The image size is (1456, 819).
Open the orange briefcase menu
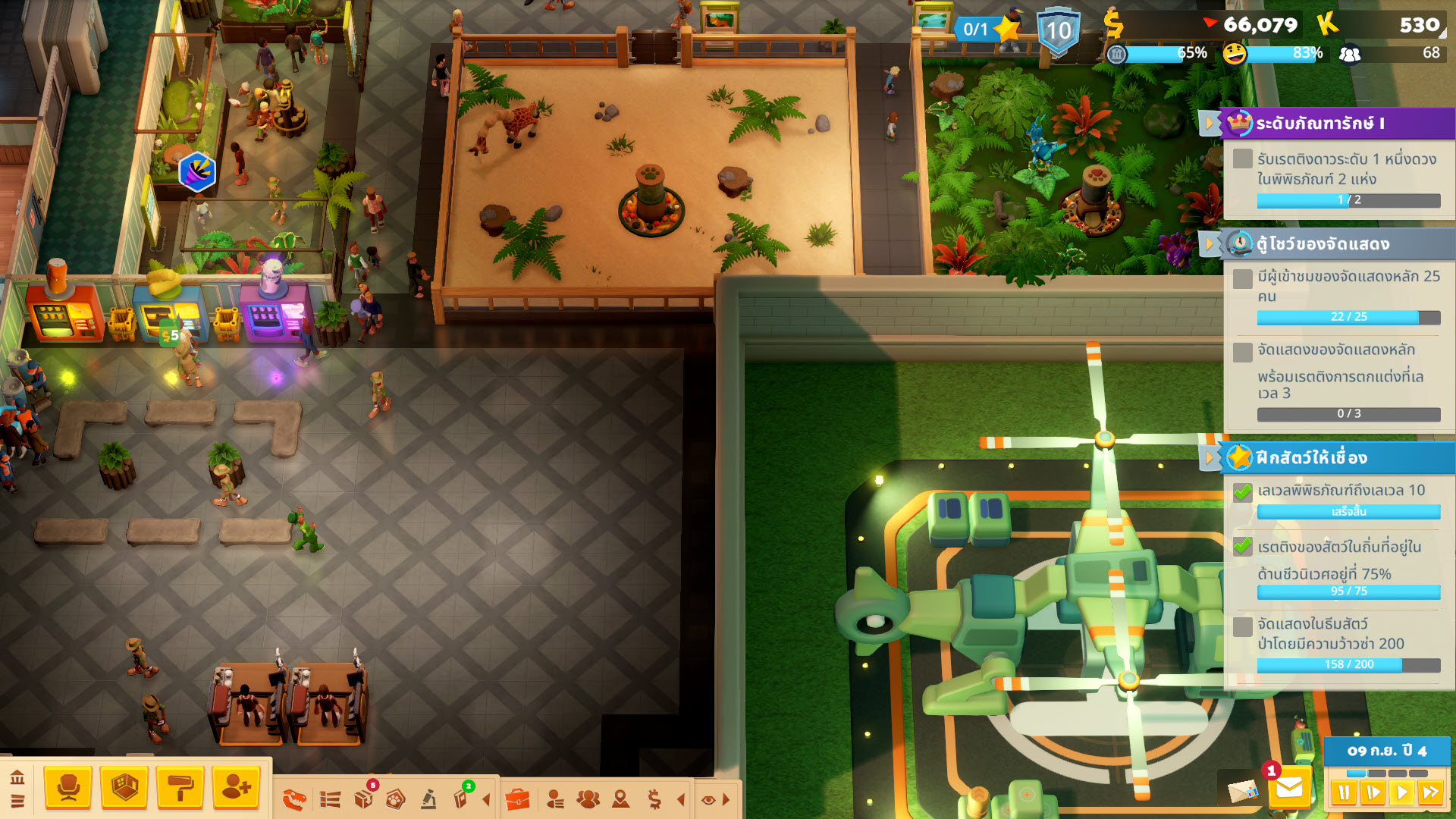coord(517,799)
